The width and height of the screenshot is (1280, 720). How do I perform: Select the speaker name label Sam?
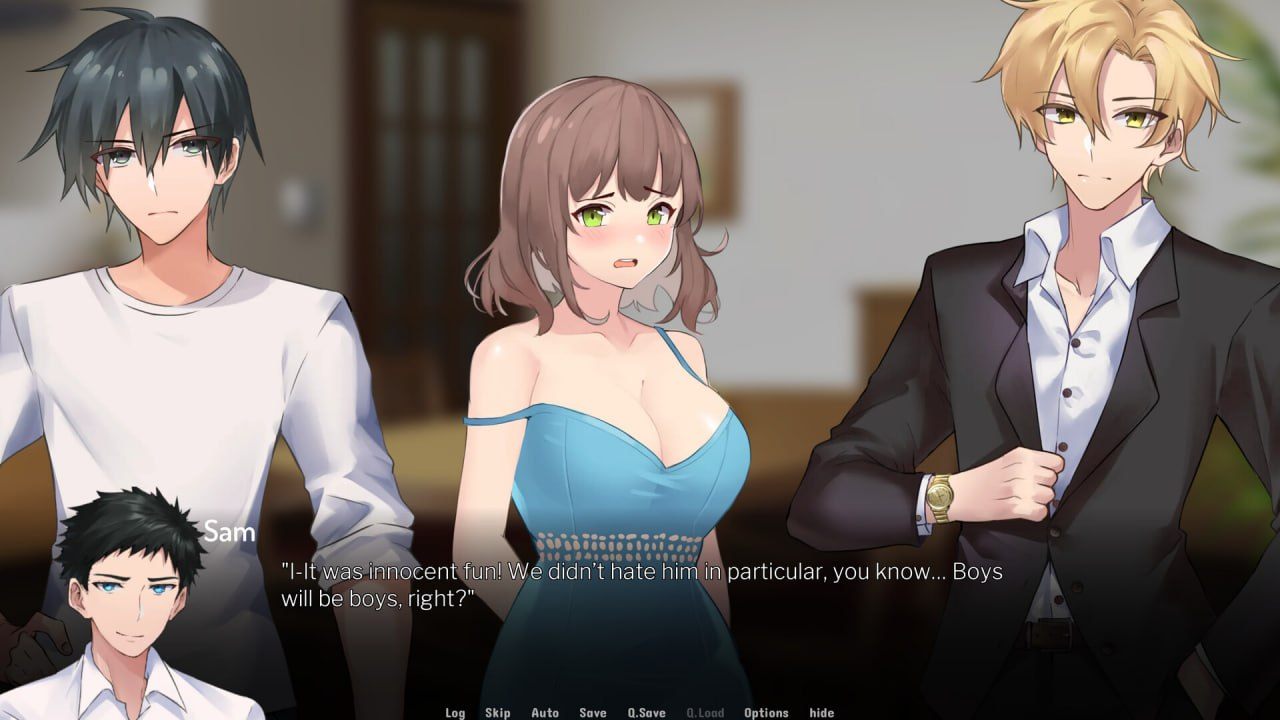[x=230, y=532]
